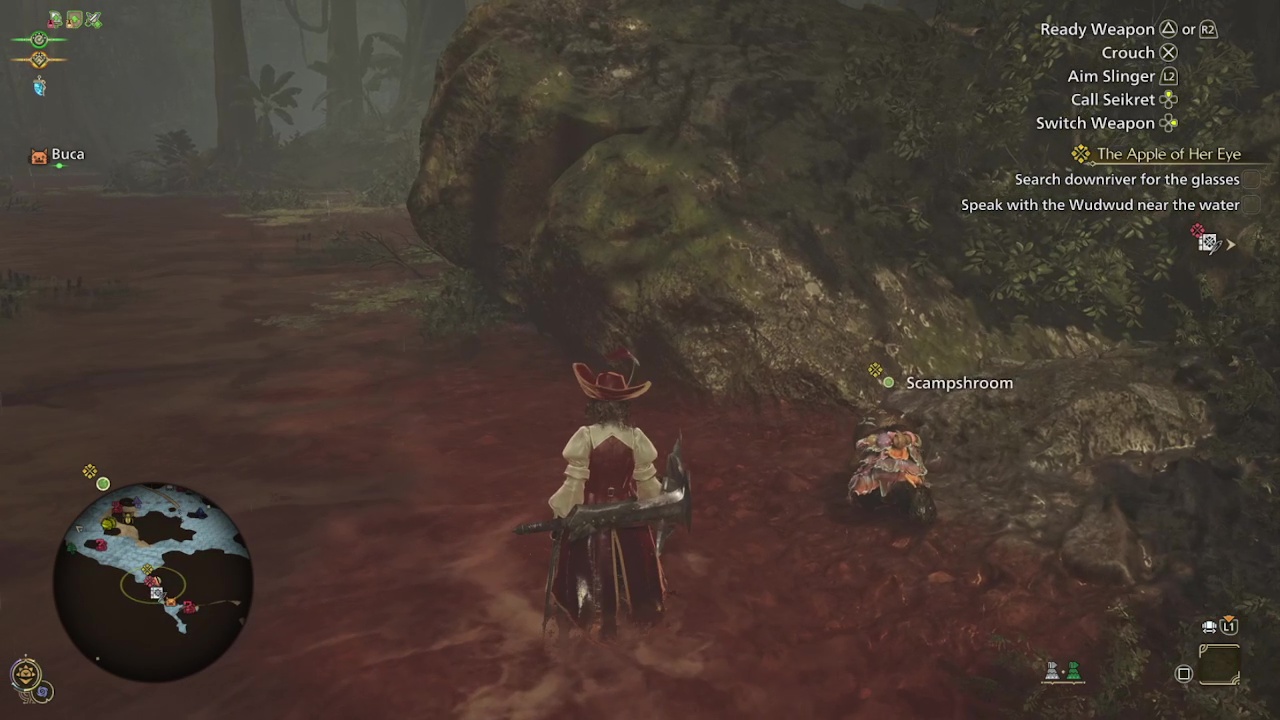Select The Apple of Her Eye quest tracker
The height and width of the screenshot is (720, 1280).
[x=1168, y=154]
